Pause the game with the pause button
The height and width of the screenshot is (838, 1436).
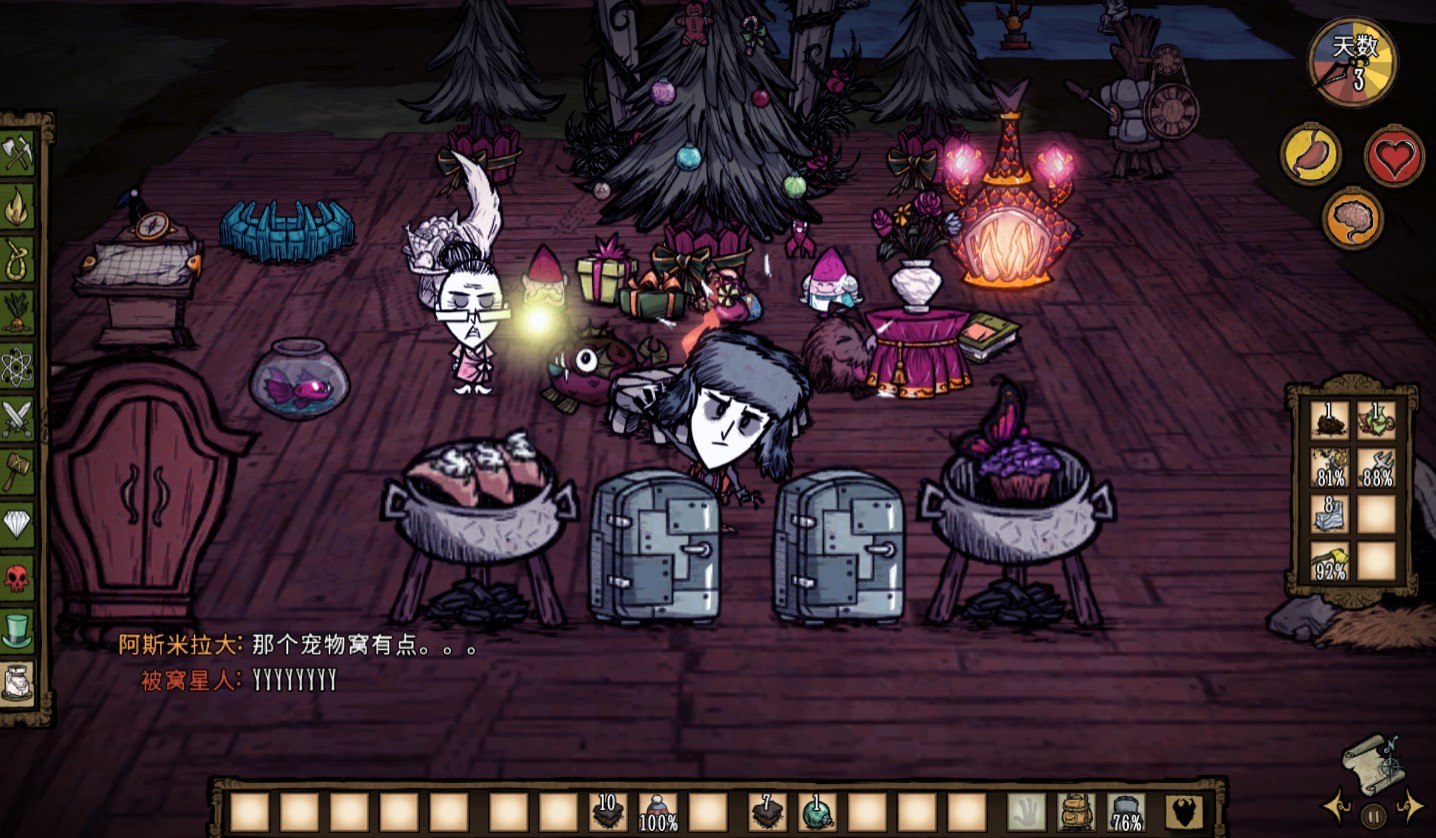click(x=1374, y=815)
